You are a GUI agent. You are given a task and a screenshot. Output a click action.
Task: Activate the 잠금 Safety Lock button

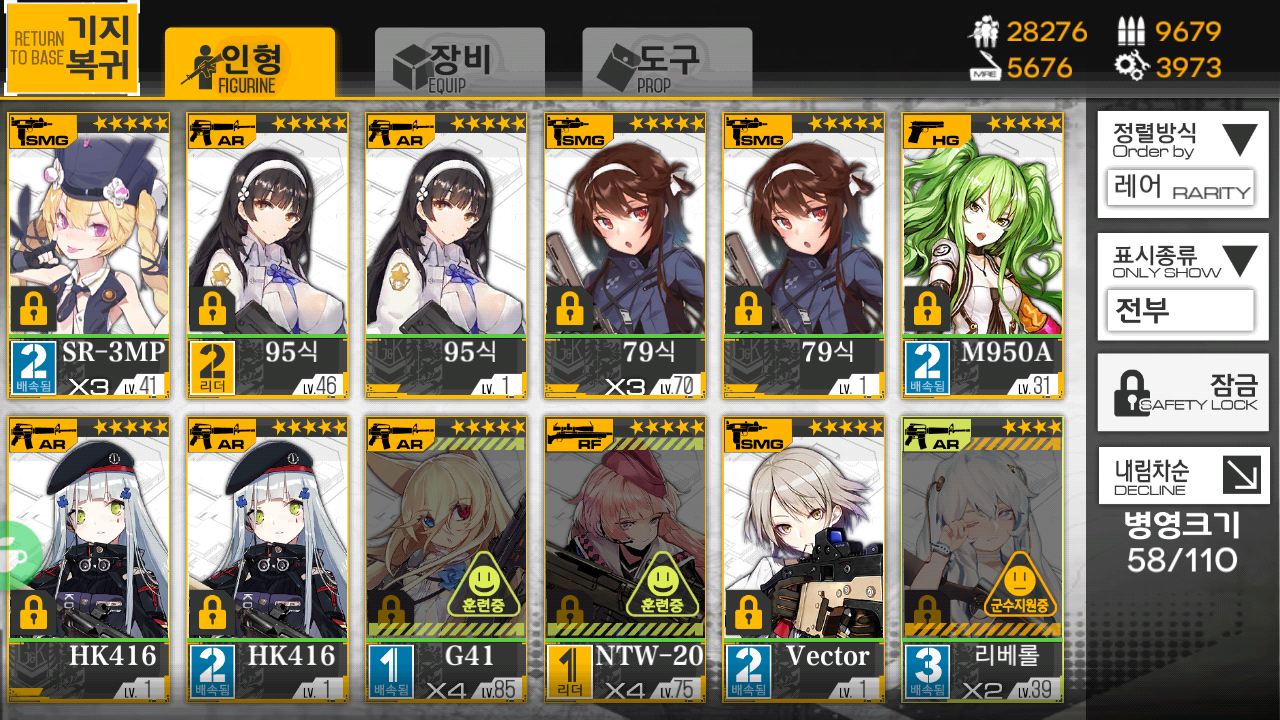[x=1182, y=393]
